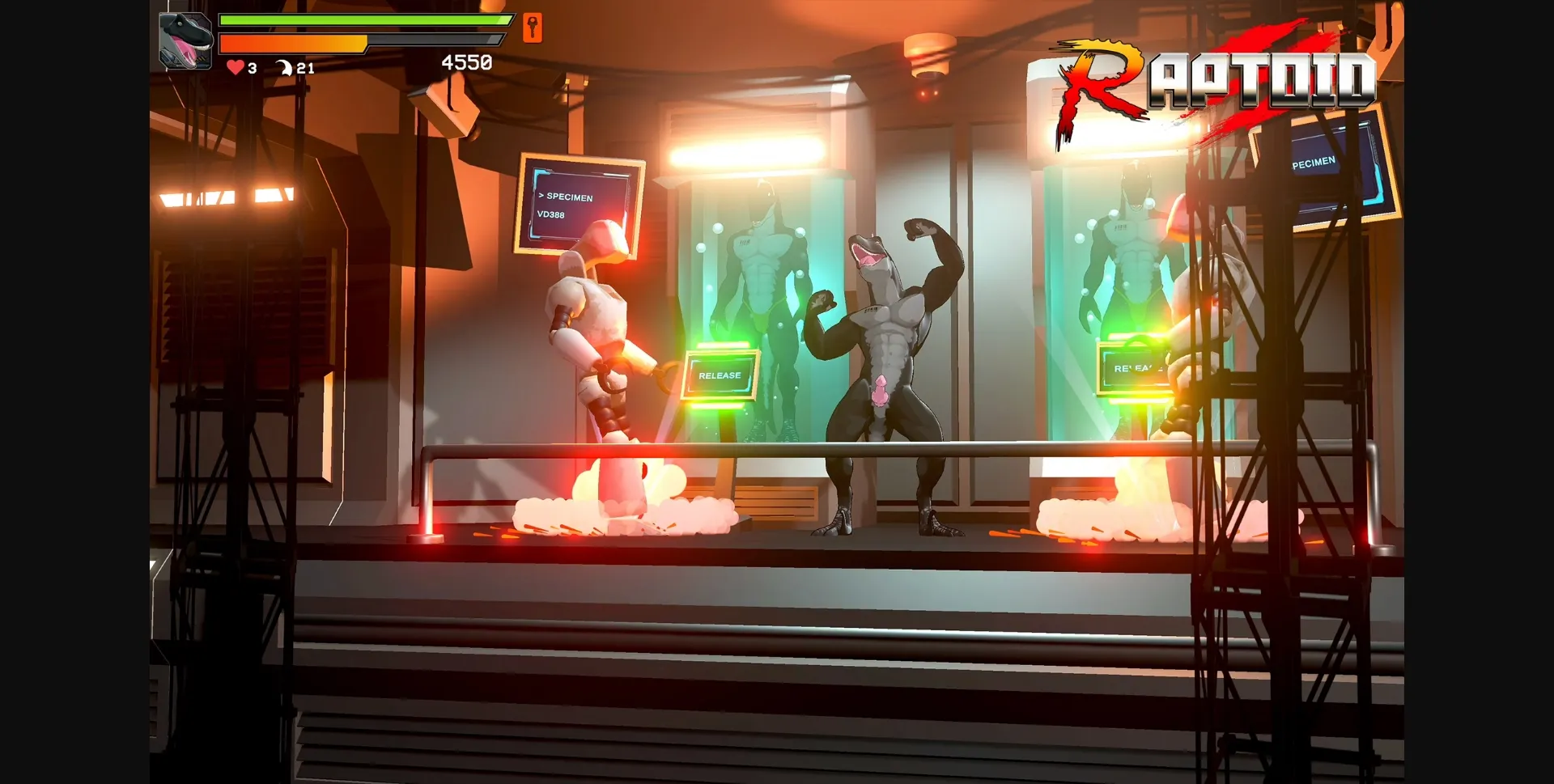Expand the arrow prompt before SPECIMEN text
This screenshot has width=1554, height=784.
tap(541, 197)
